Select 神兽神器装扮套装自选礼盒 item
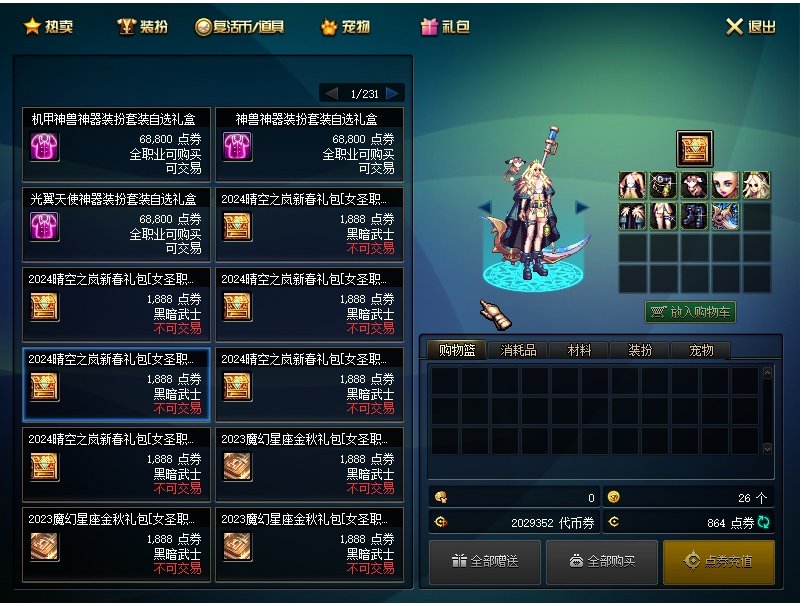Screen dimensions: 804x606 [309, 145]
